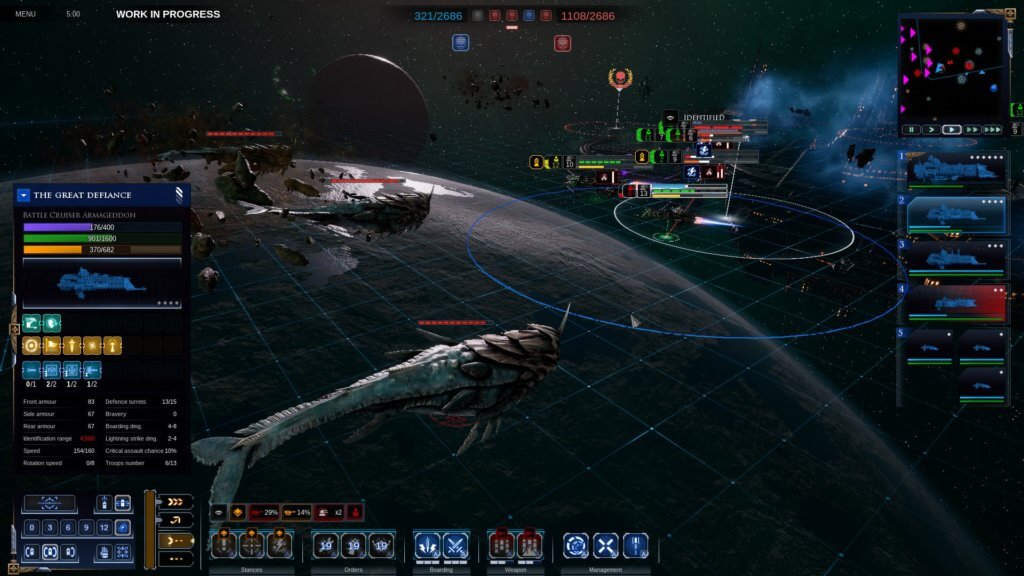This screenshot has width=1024, height=576.
Task: Activate the crossed swords boarding assault
Action: 456,546
